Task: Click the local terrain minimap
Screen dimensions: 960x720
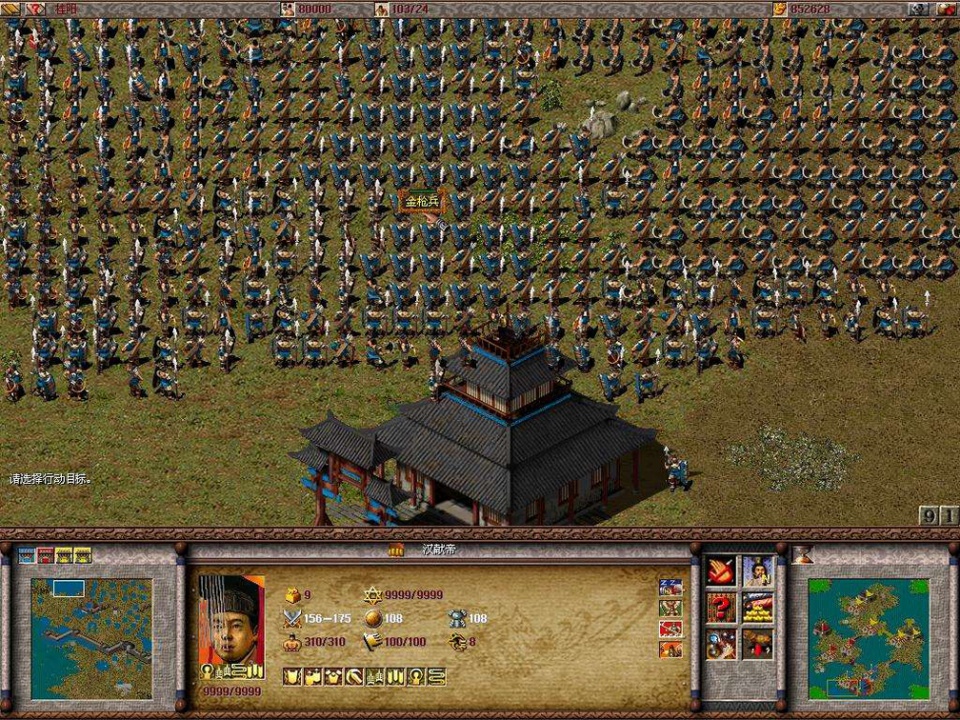Action: pos(91,638)
